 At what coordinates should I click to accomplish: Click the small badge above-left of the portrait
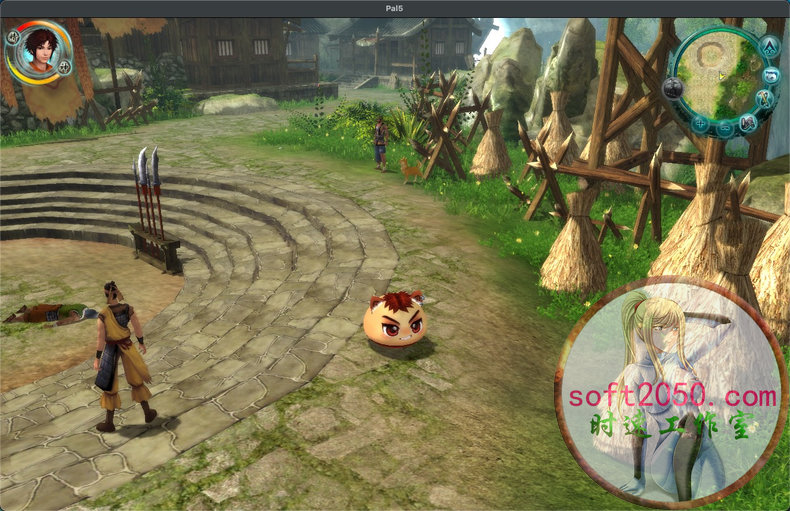click(x=13, y=37)
